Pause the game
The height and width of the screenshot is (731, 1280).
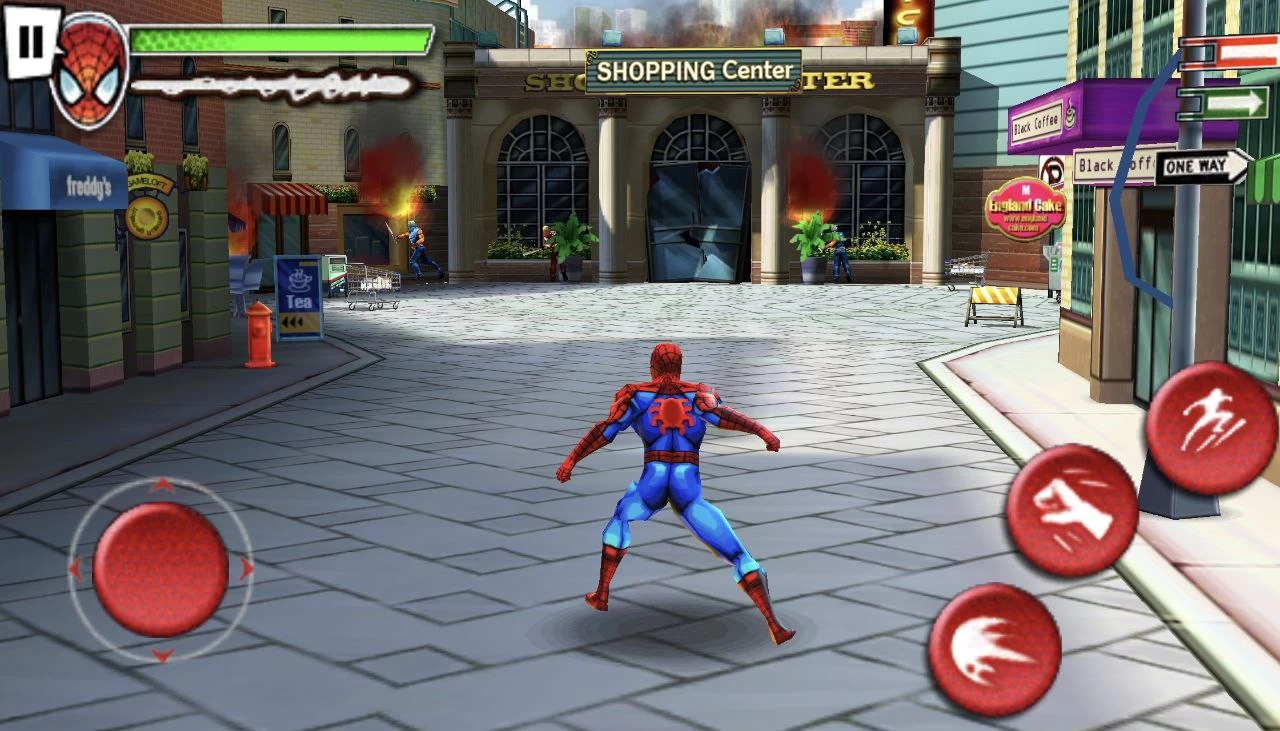pos(31,42)
